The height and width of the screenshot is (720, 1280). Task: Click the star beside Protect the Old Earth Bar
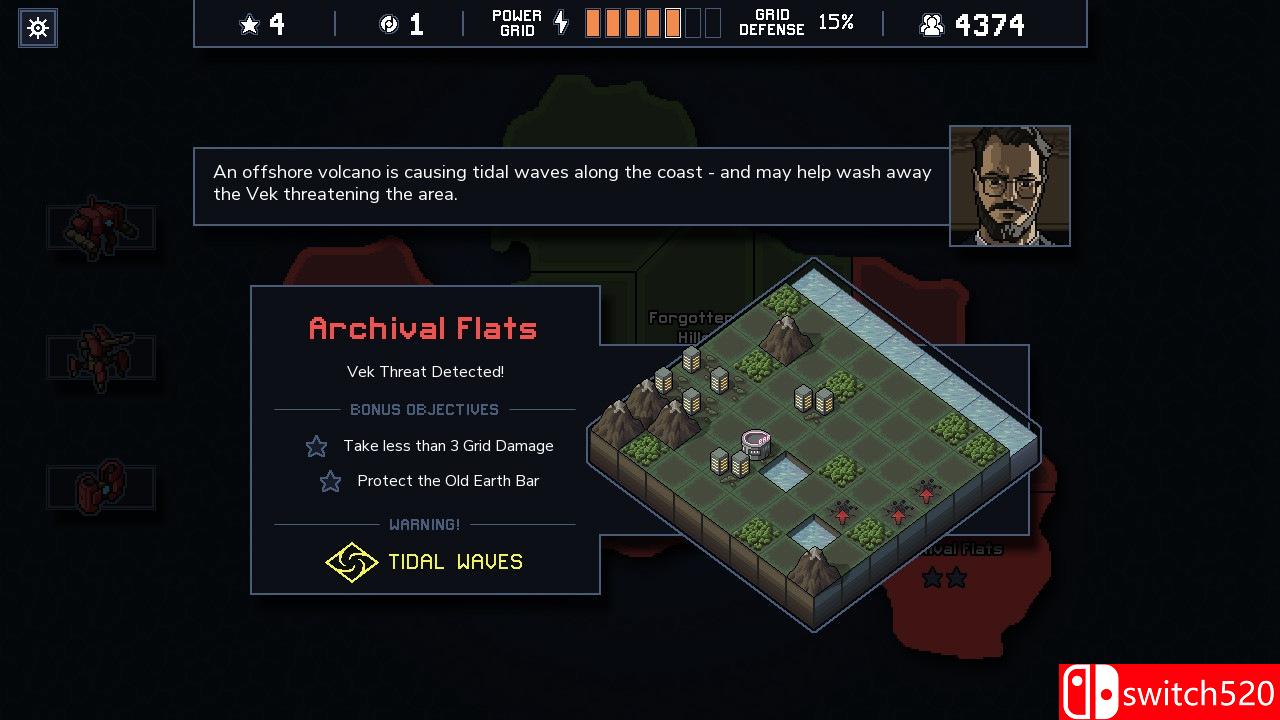(x=330, y=481)
